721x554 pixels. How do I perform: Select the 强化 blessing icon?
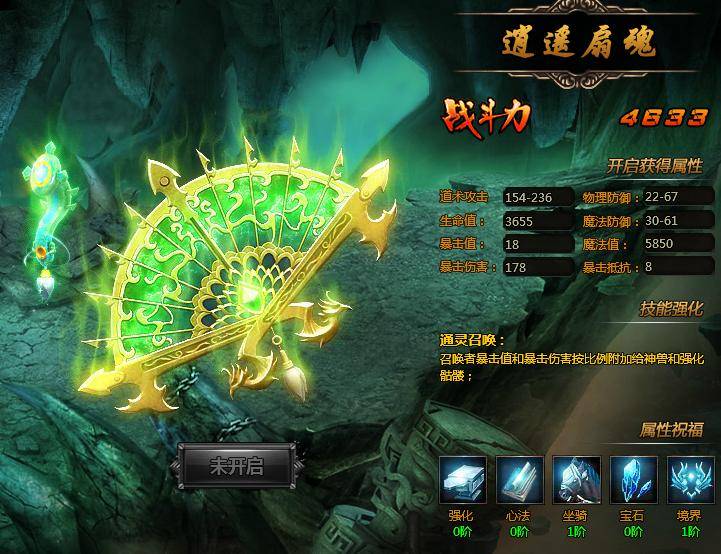coord(463,480)
